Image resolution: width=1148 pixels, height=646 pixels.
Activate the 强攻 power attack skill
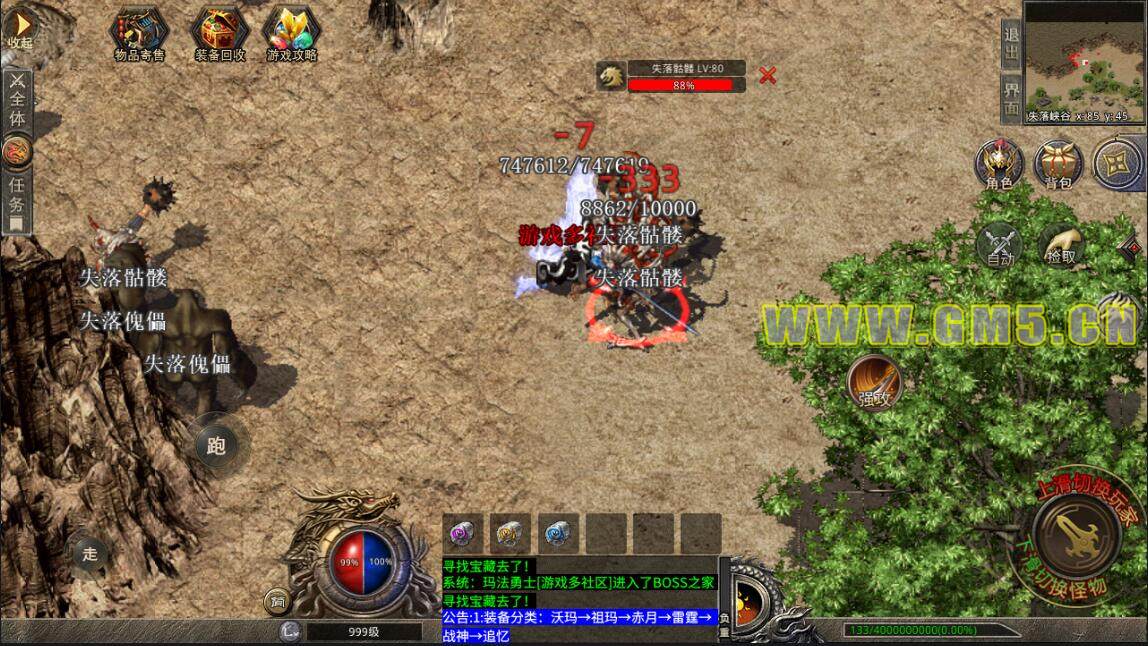(x=874, y=382)
